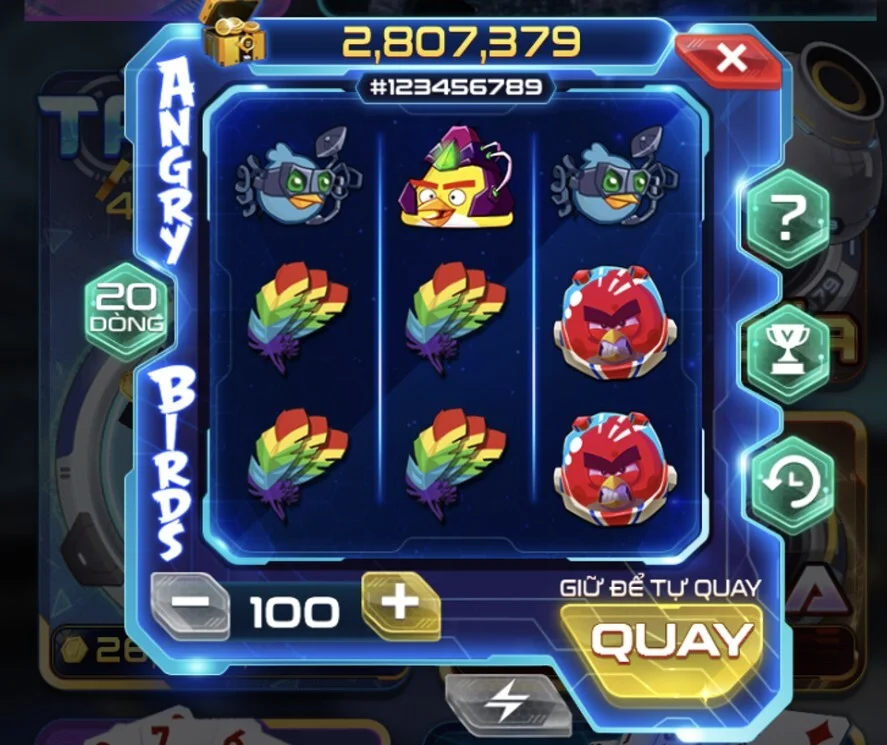
Task: Decrease the bet with minus button
Action: [x=191, y=605]
